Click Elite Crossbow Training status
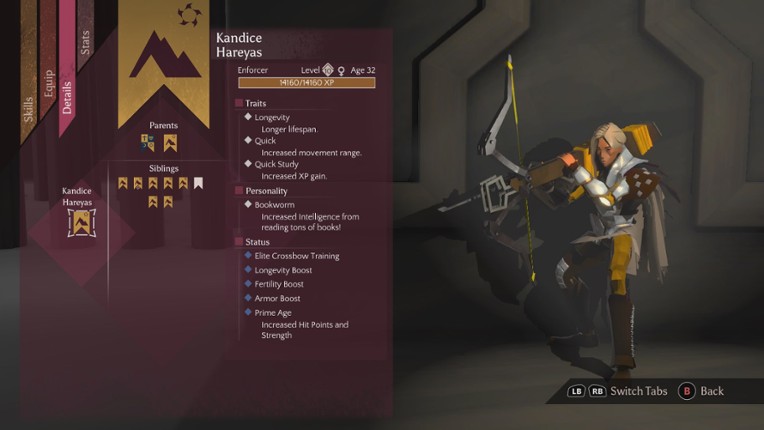 click(297, 256)
